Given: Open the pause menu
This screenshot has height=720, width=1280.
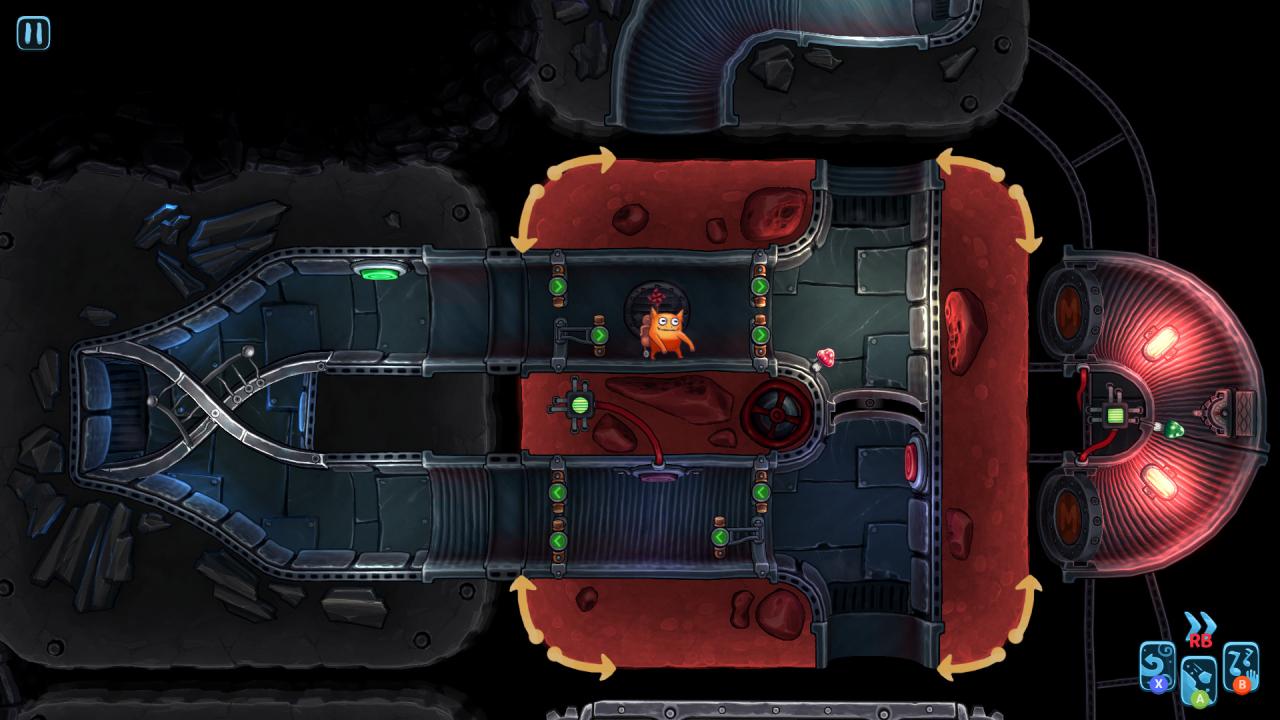Looking at the screenshot, I should [33, 33].
